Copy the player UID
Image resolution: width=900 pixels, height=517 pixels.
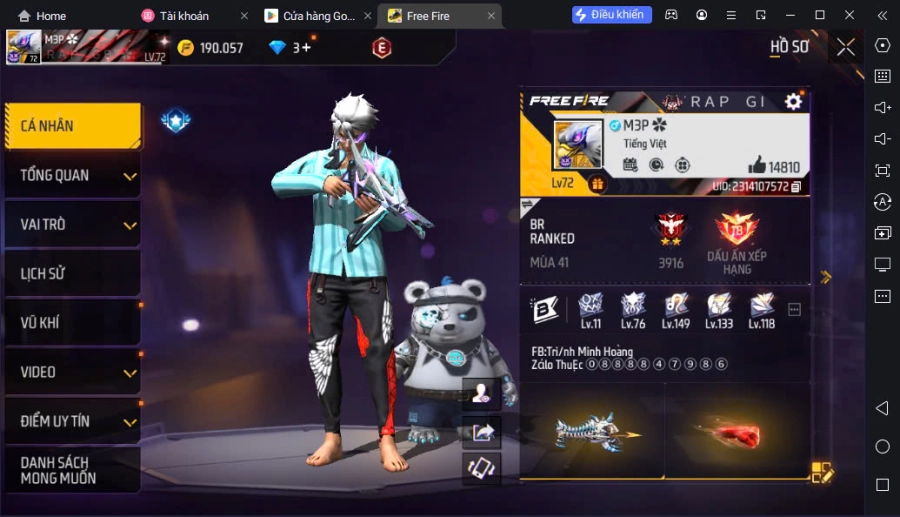tap(796, 187)
